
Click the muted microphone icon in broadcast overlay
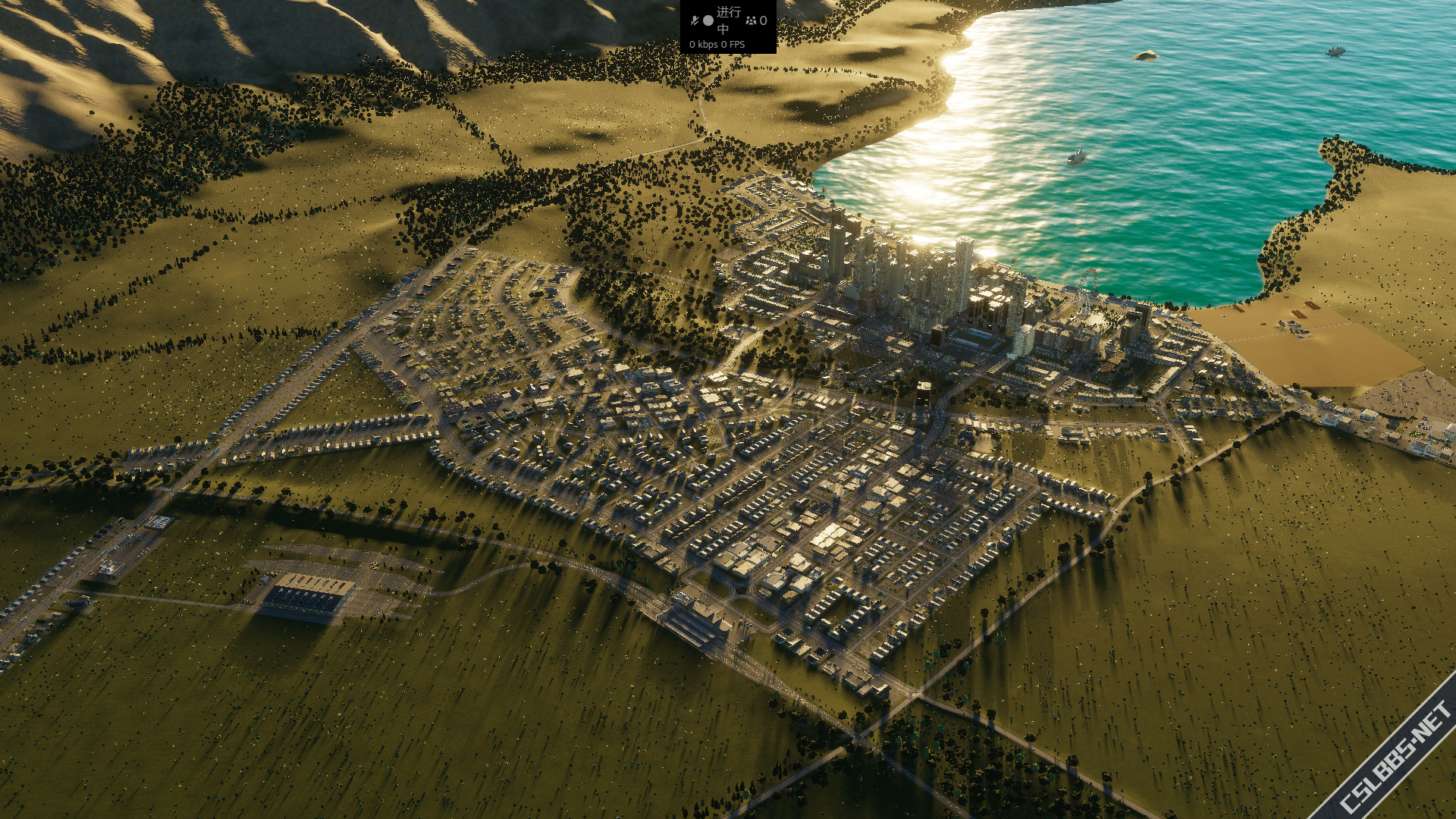click(694, 20)
